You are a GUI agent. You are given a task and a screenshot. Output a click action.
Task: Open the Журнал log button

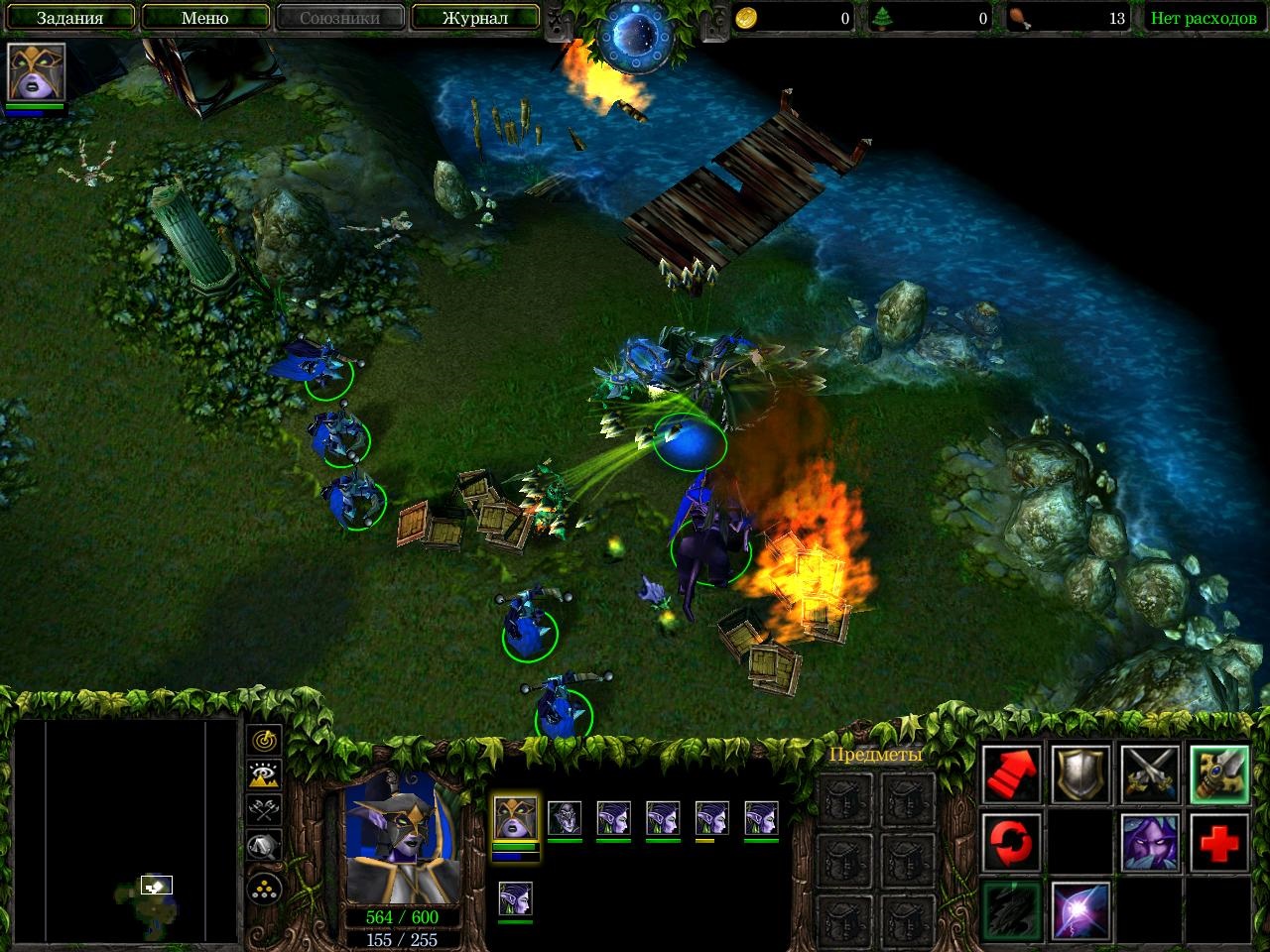coord(474,18)
